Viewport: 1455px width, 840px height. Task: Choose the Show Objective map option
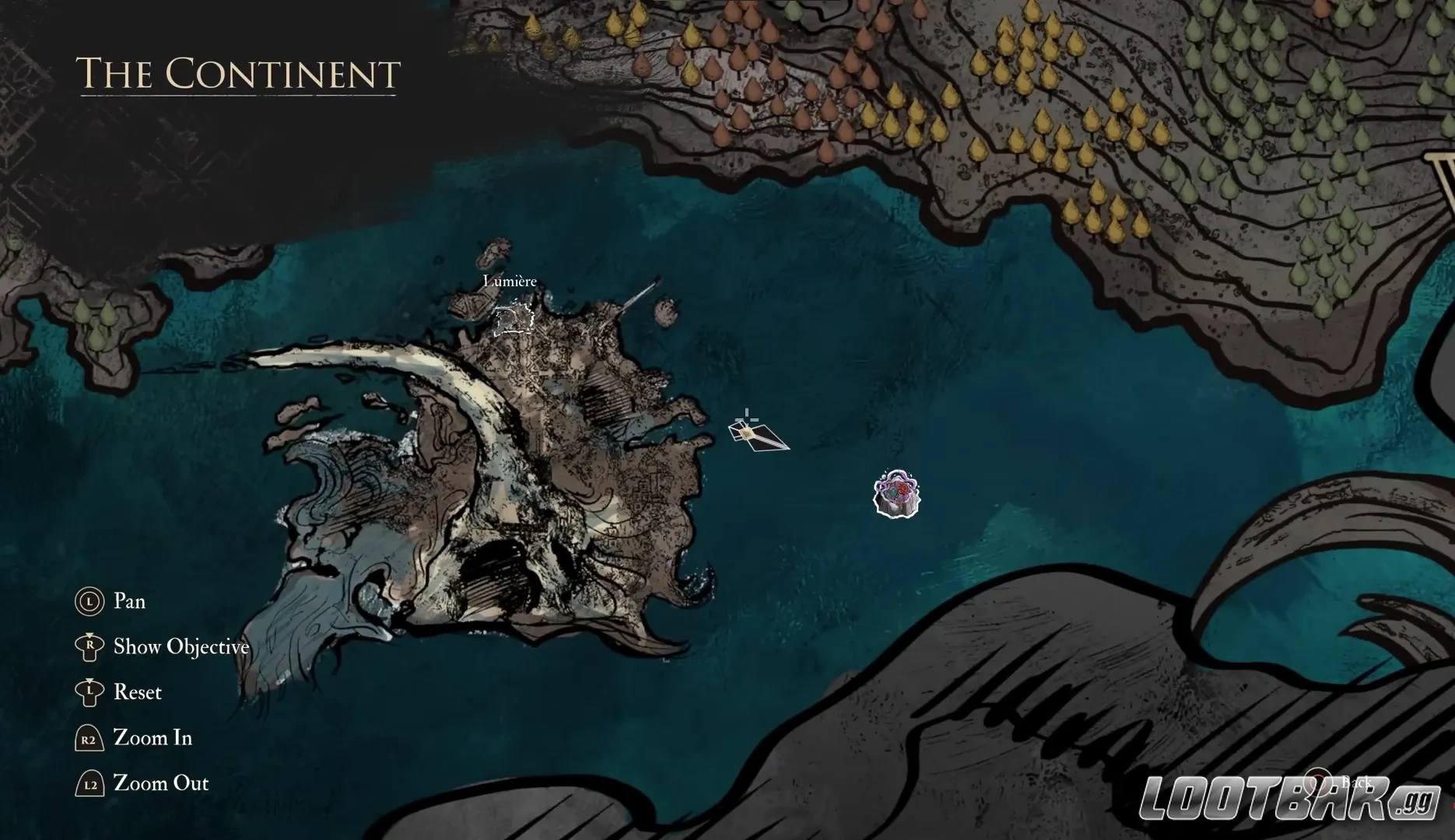[181, 646]
